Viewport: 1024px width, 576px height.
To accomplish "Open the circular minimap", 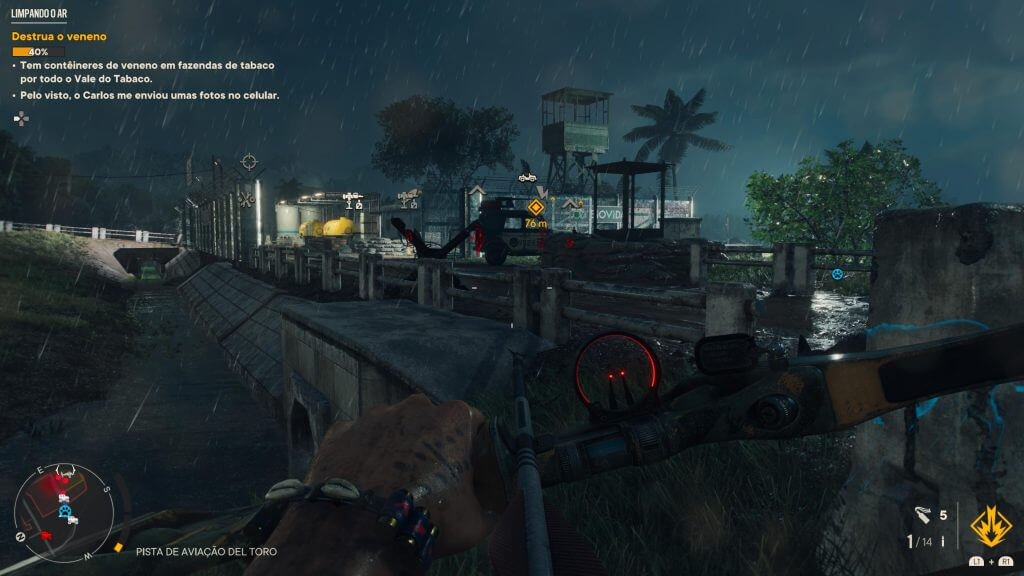I will 63,512.
